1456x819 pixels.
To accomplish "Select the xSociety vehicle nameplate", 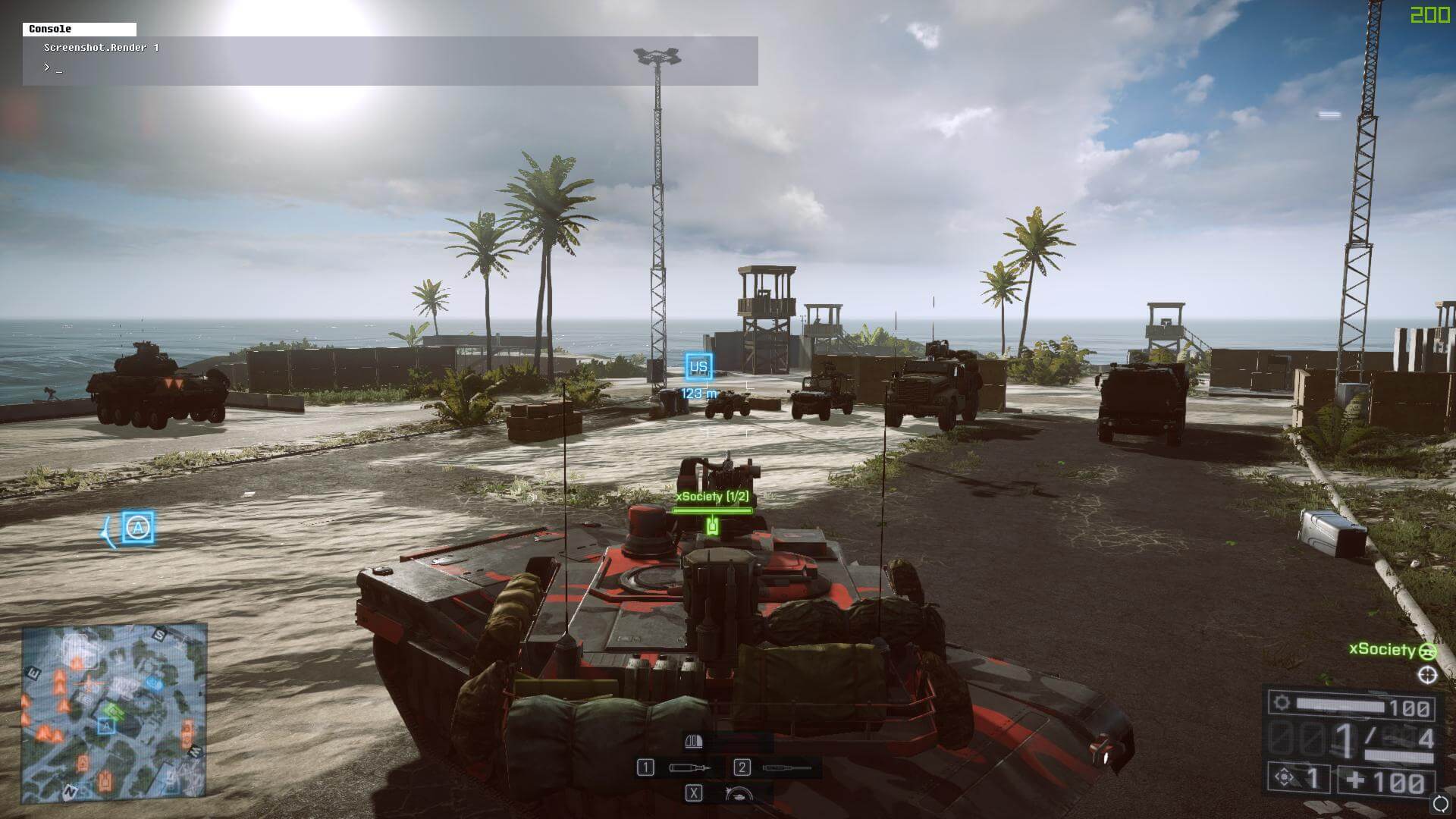I will coord(712,497).
